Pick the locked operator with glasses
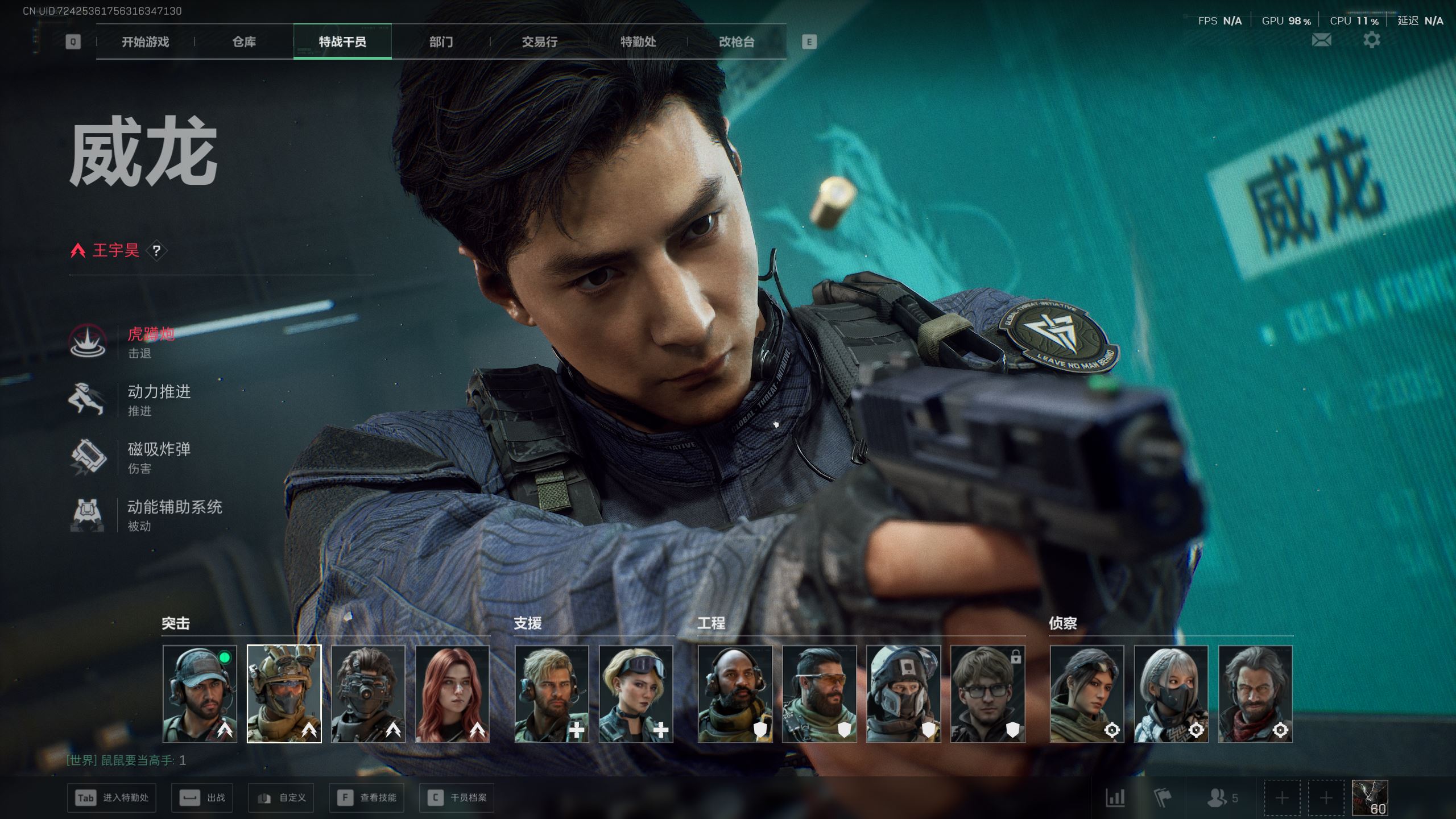 pos(987,694)
